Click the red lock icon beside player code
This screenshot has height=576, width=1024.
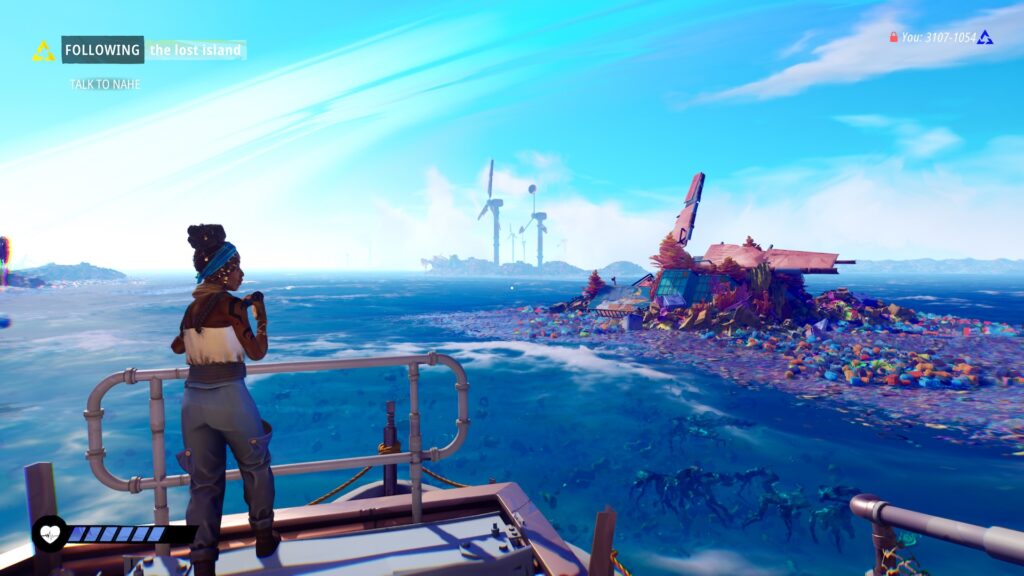pos(893,38)
